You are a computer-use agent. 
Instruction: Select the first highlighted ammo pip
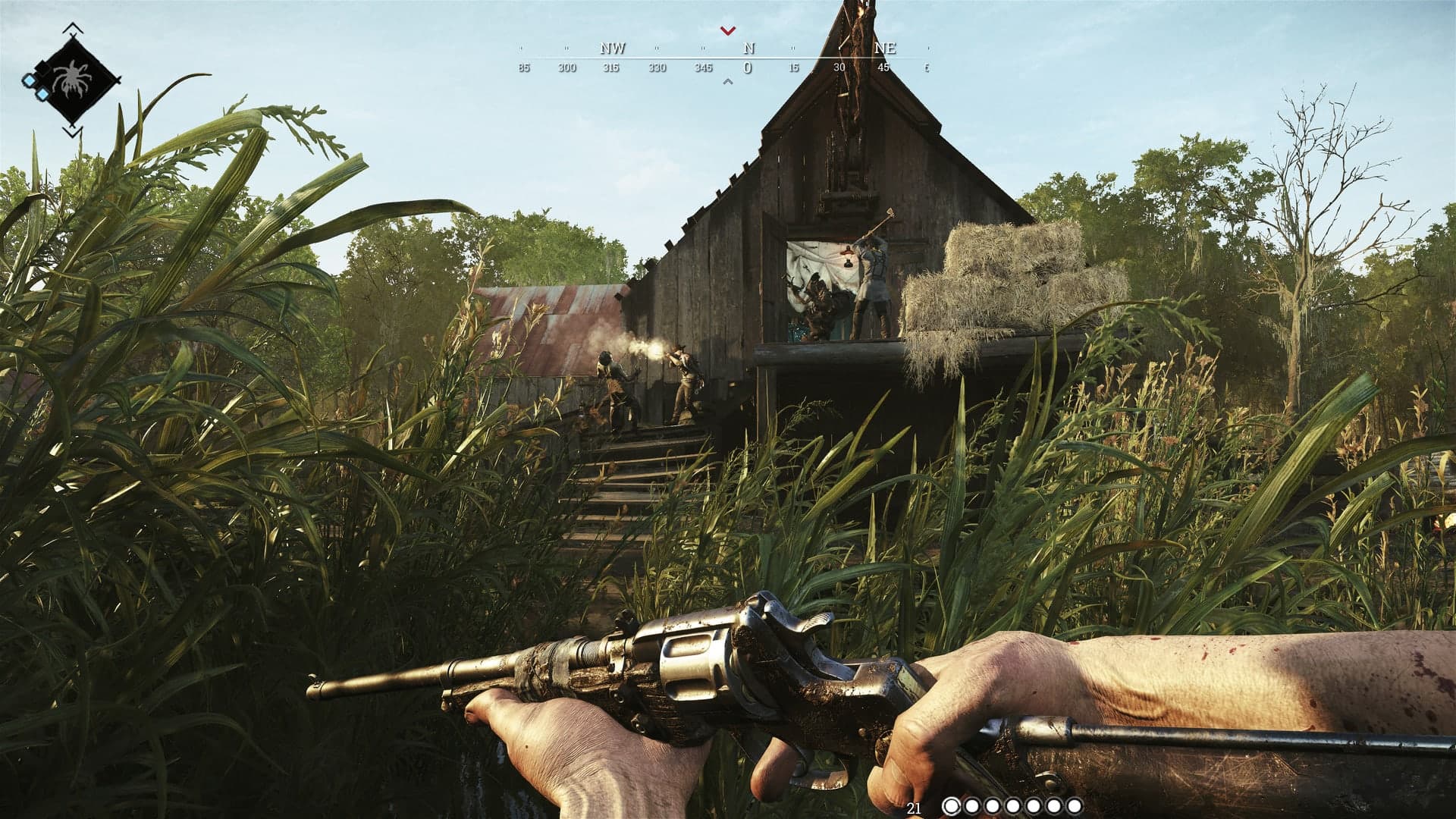click(953, 805)
